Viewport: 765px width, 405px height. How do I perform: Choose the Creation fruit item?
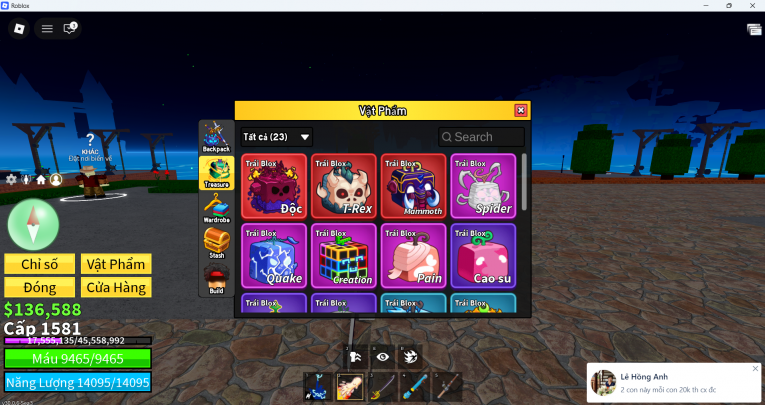click(x=343, y=255)
